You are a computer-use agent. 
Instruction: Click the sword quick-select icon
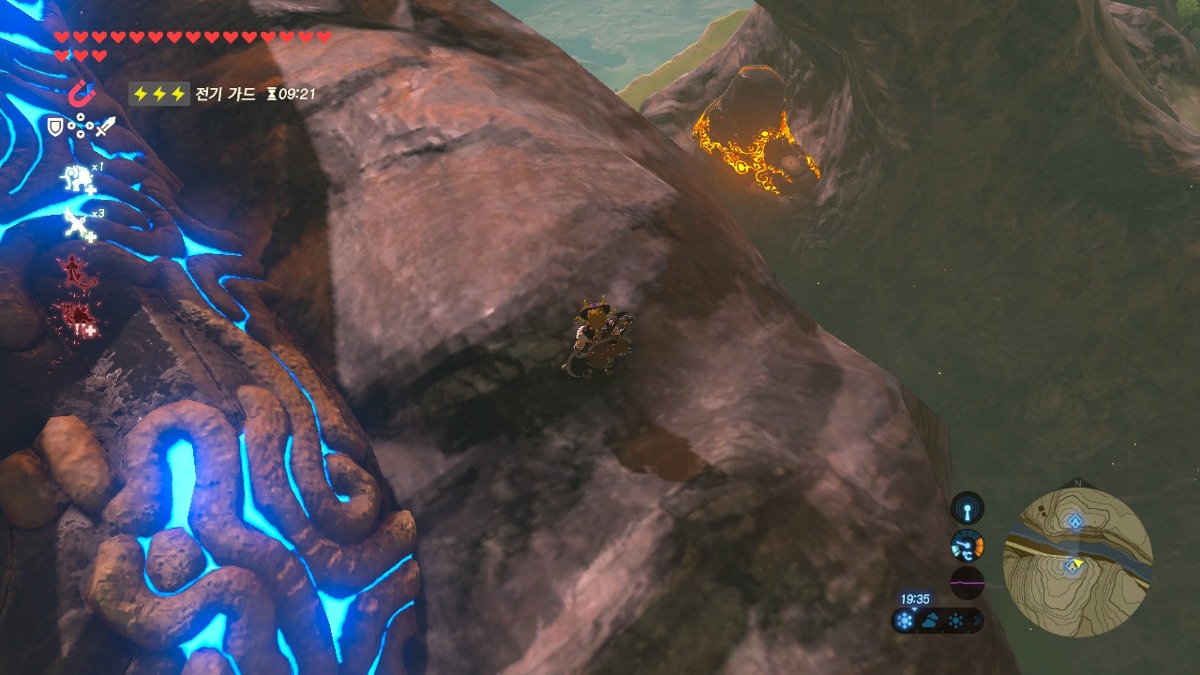coord(105,127)
